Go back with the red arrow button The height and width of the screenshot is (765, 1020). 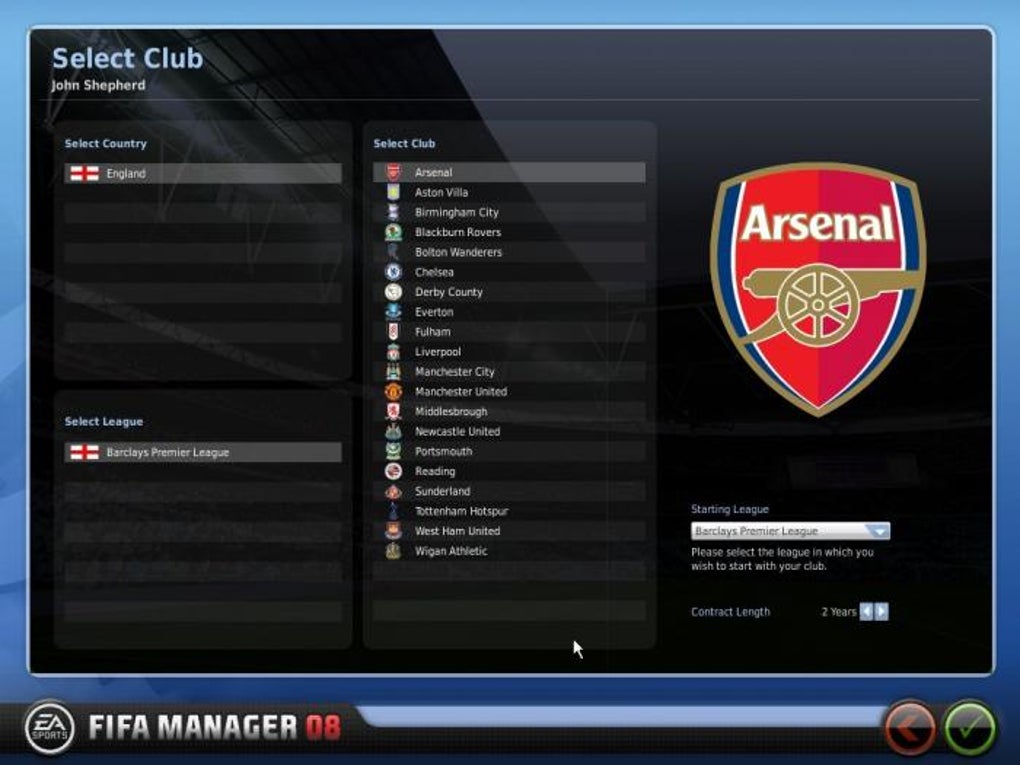(909, 728)
